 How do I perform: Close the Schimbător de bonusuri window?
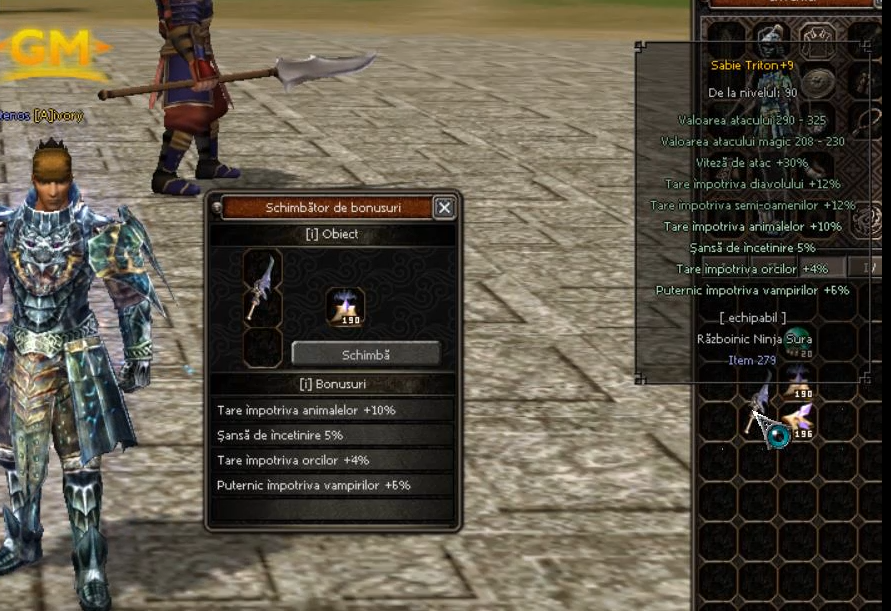coord(444,207)
